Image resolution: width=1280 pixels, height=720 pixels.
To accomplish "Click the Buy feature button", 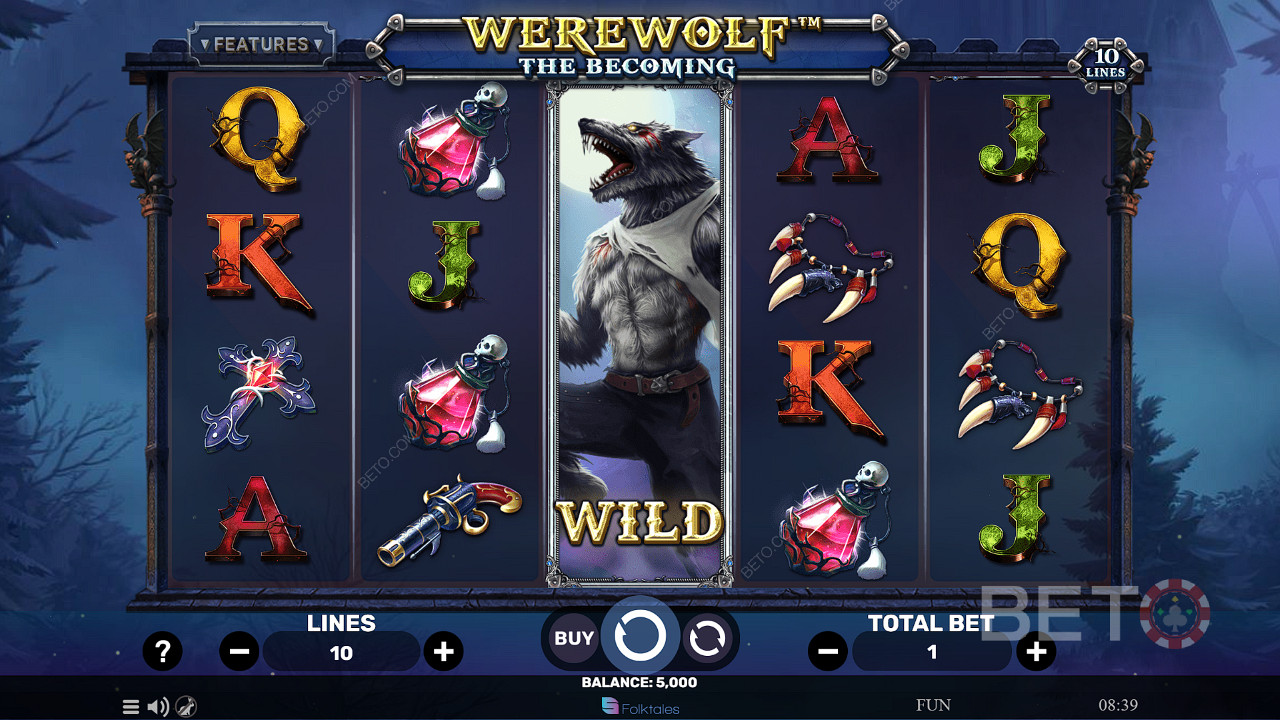I will (573, 638).
